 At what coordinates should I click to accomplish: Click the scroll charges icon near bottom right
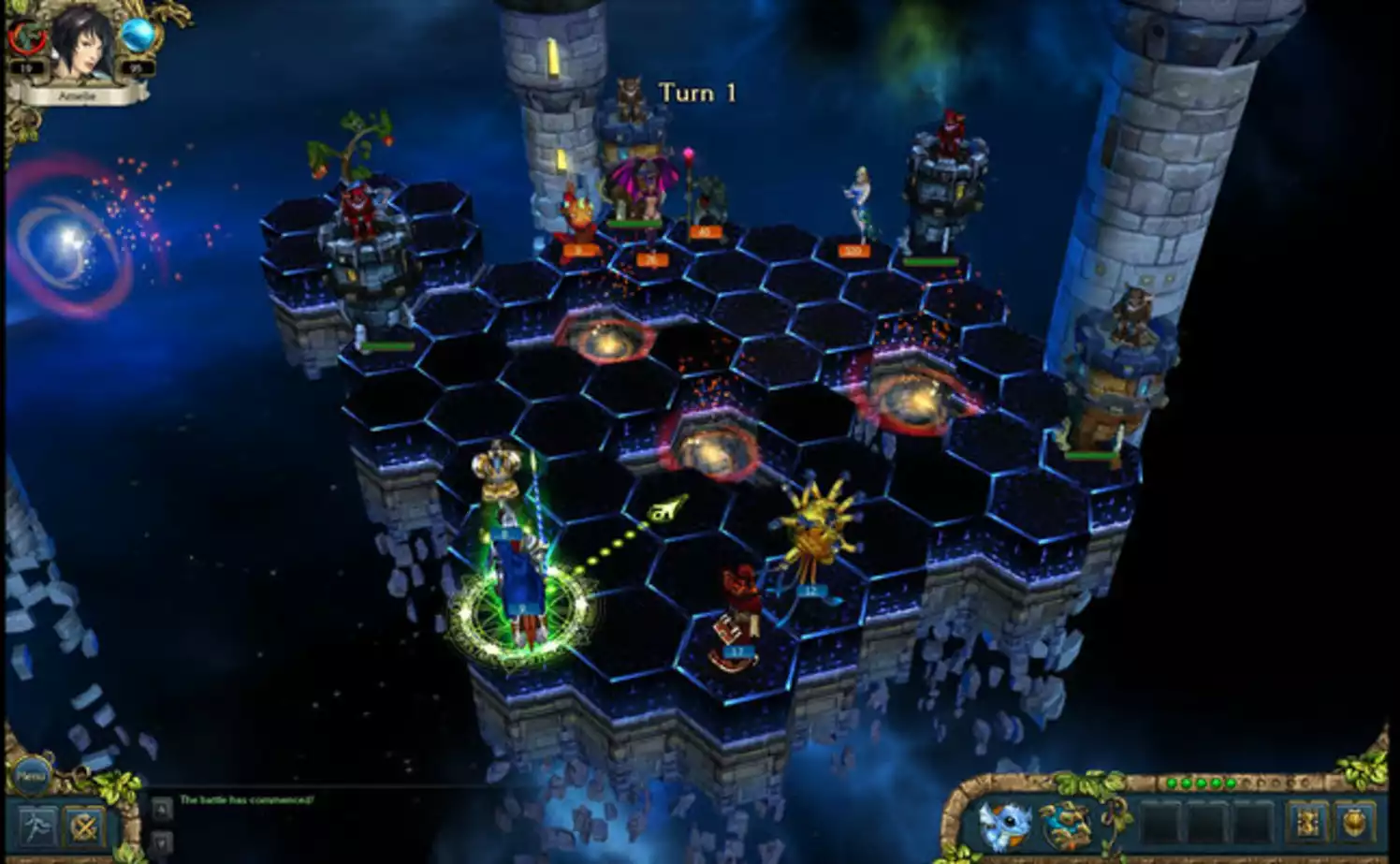click(1308, 822)
